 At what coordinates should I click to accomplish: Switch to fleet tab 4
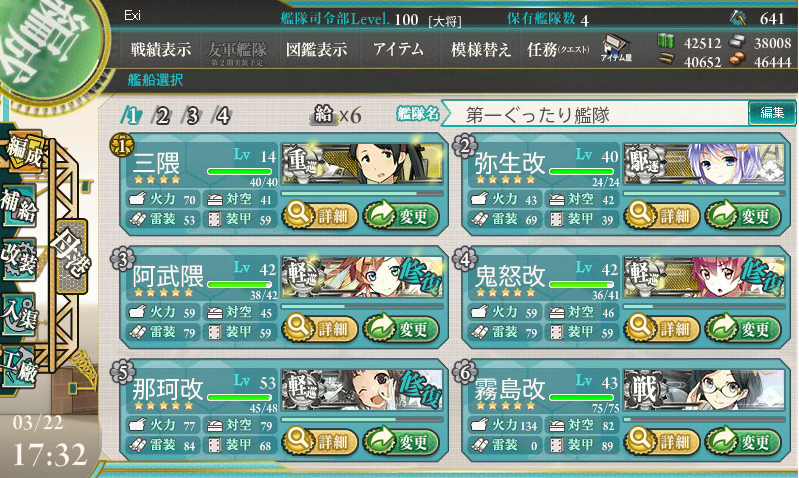pos(222,114)
